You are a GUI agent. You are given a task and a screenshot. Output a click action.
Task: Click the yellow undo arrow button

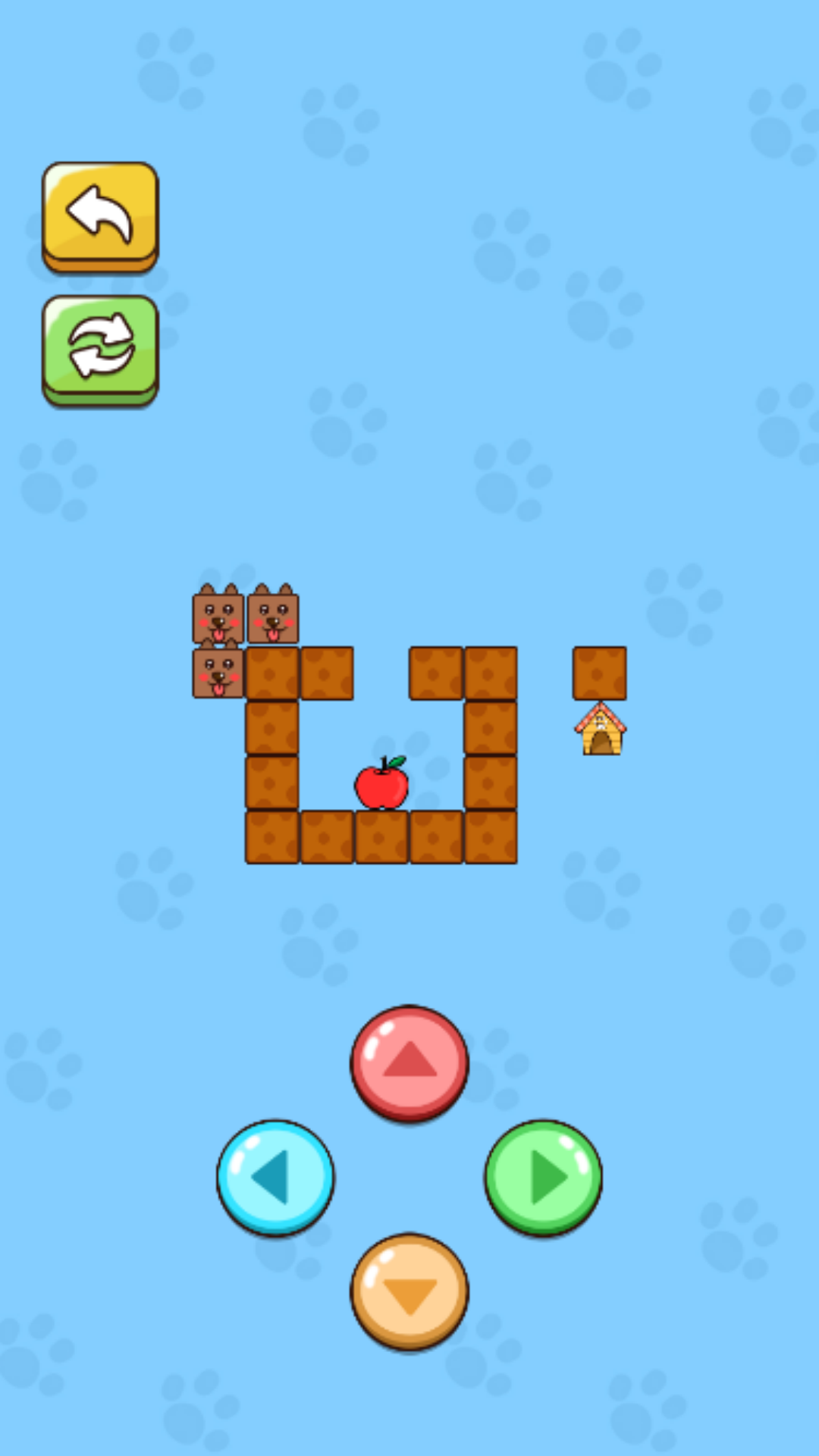click(100, 215)
